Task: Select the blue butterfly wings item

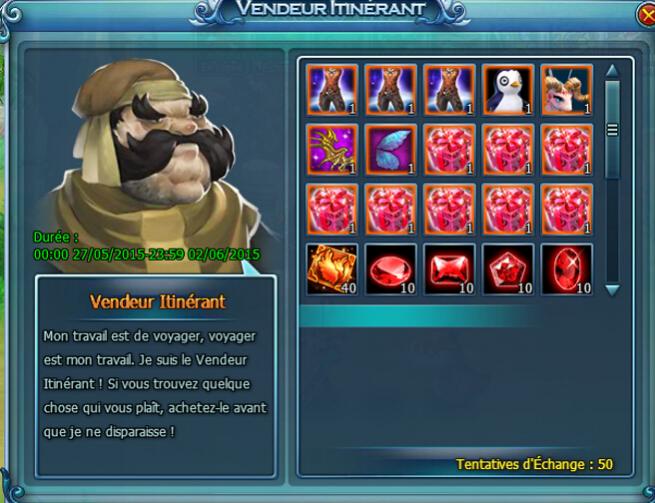Action: click(x=390, y=149)
